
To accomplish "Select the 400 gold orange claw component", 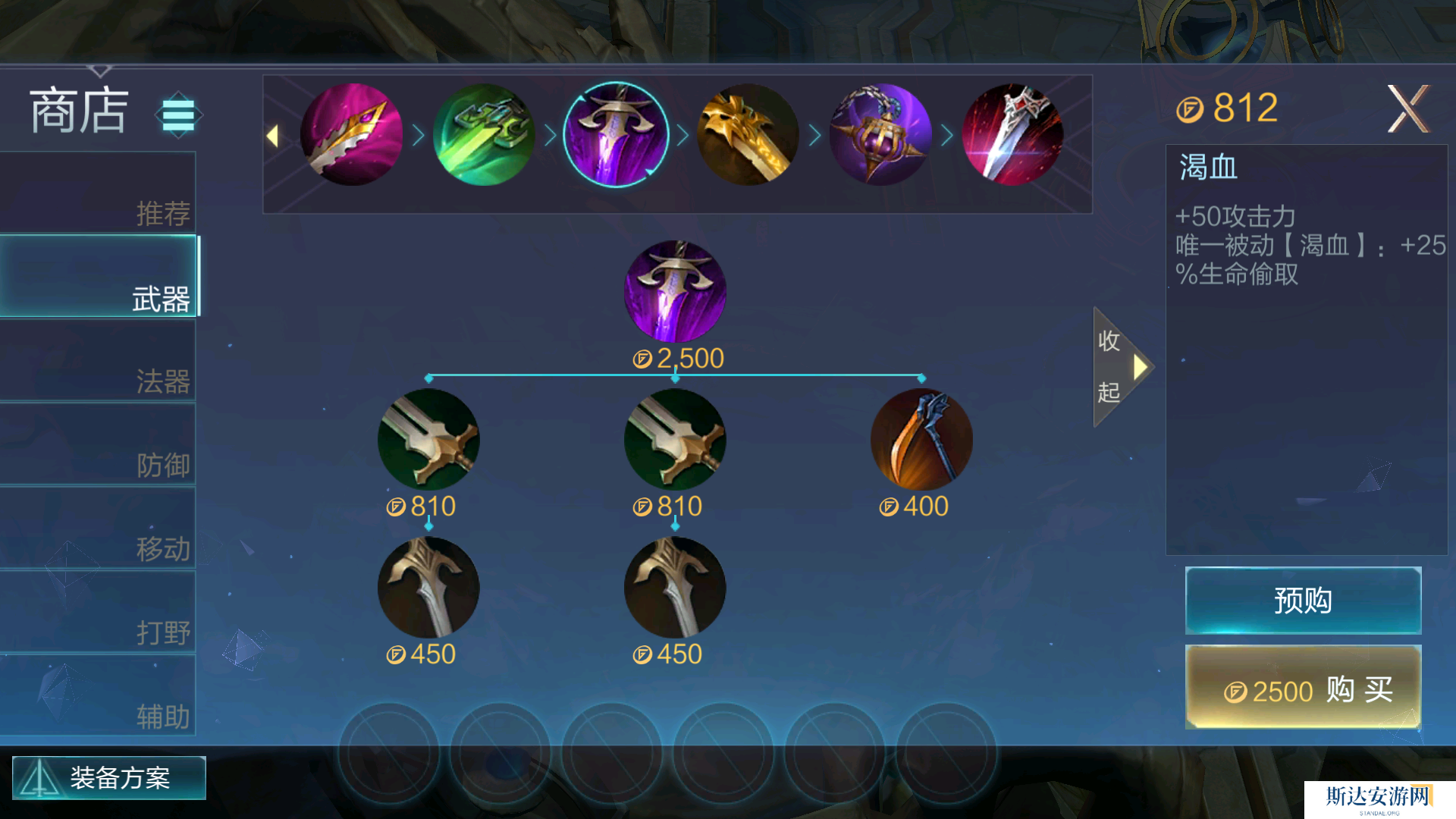I will [921, 440].
